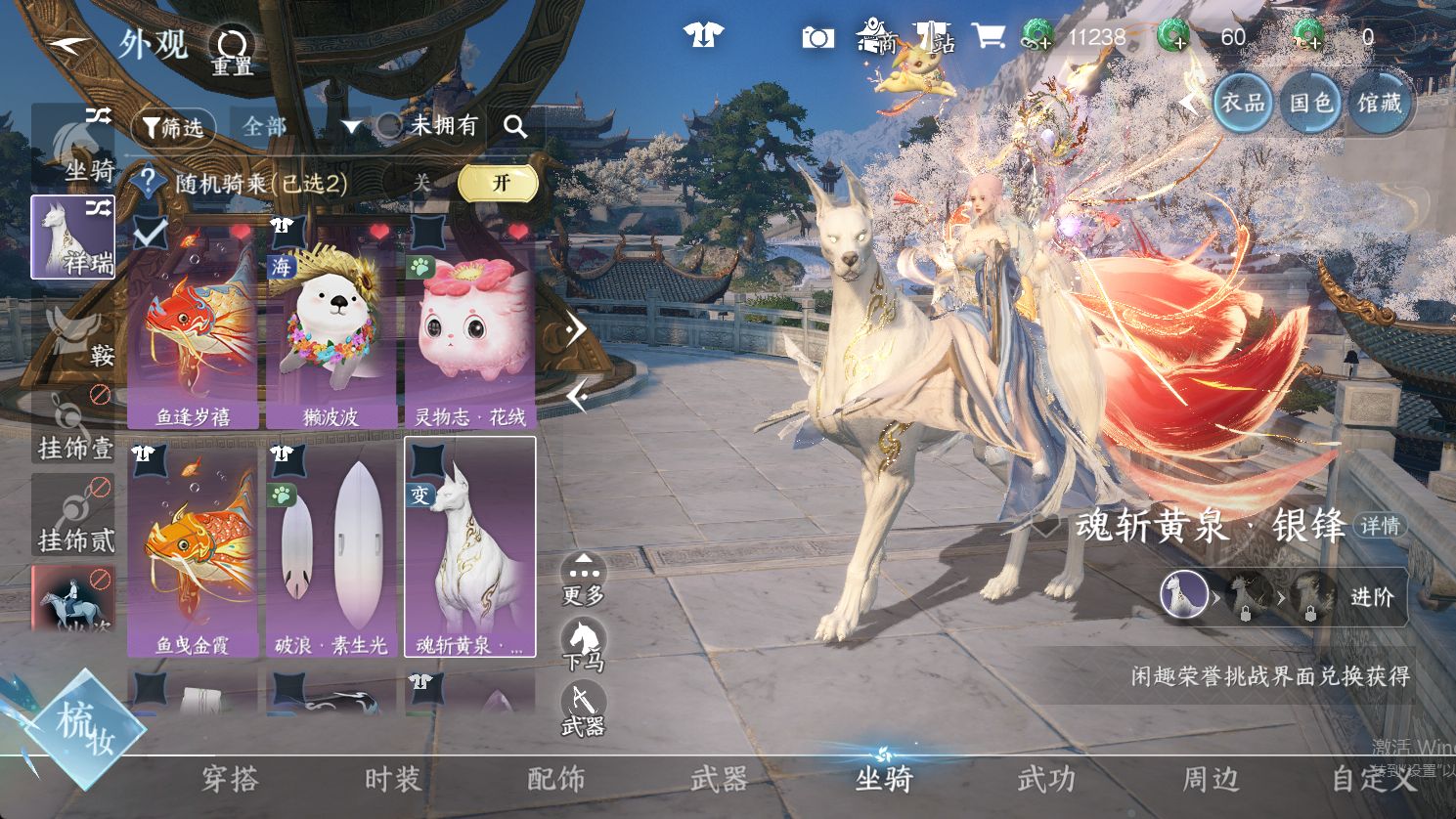Choose the 破浪·素生光 surfboard mount
The height and width of the screenshot is (819, 1456).
pyautogui.click(x=331, y=547)
